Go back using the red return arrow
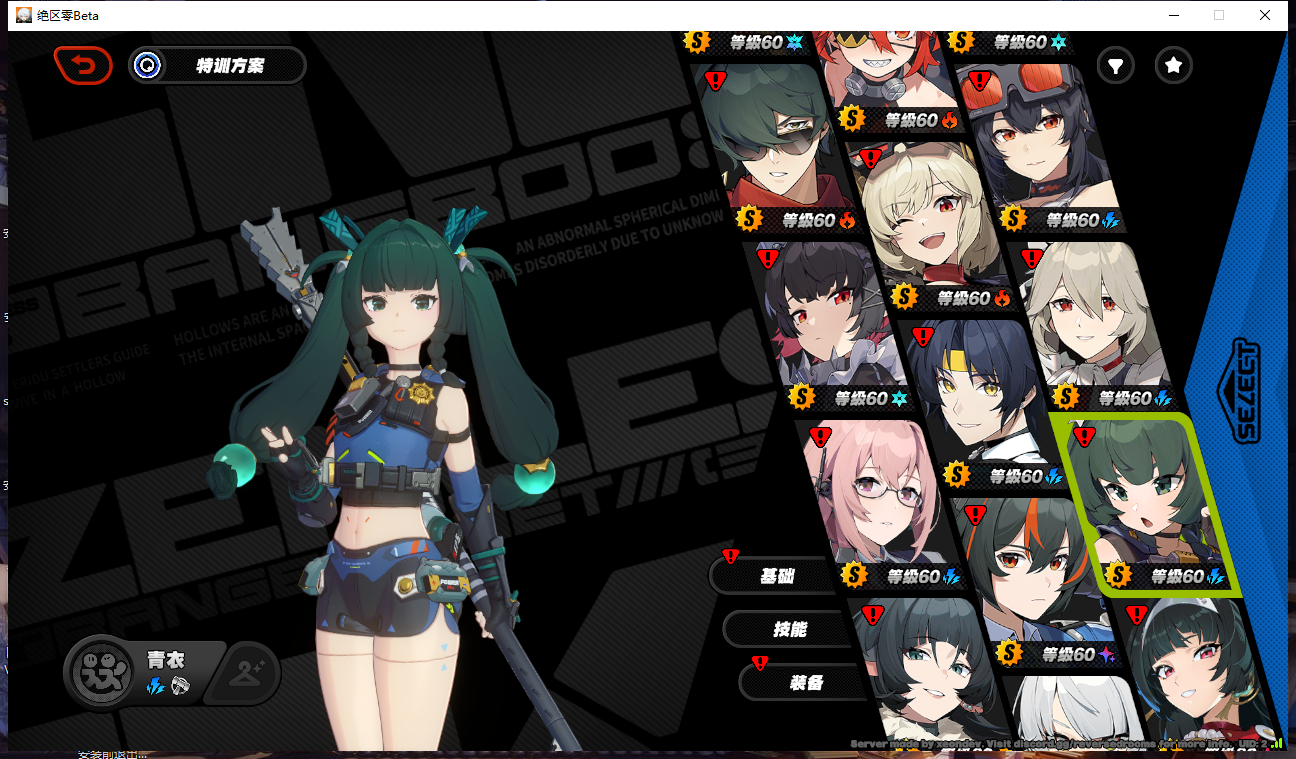Image resolution: width=1296 pixels, height=759 pixels. tap(83, 66)
